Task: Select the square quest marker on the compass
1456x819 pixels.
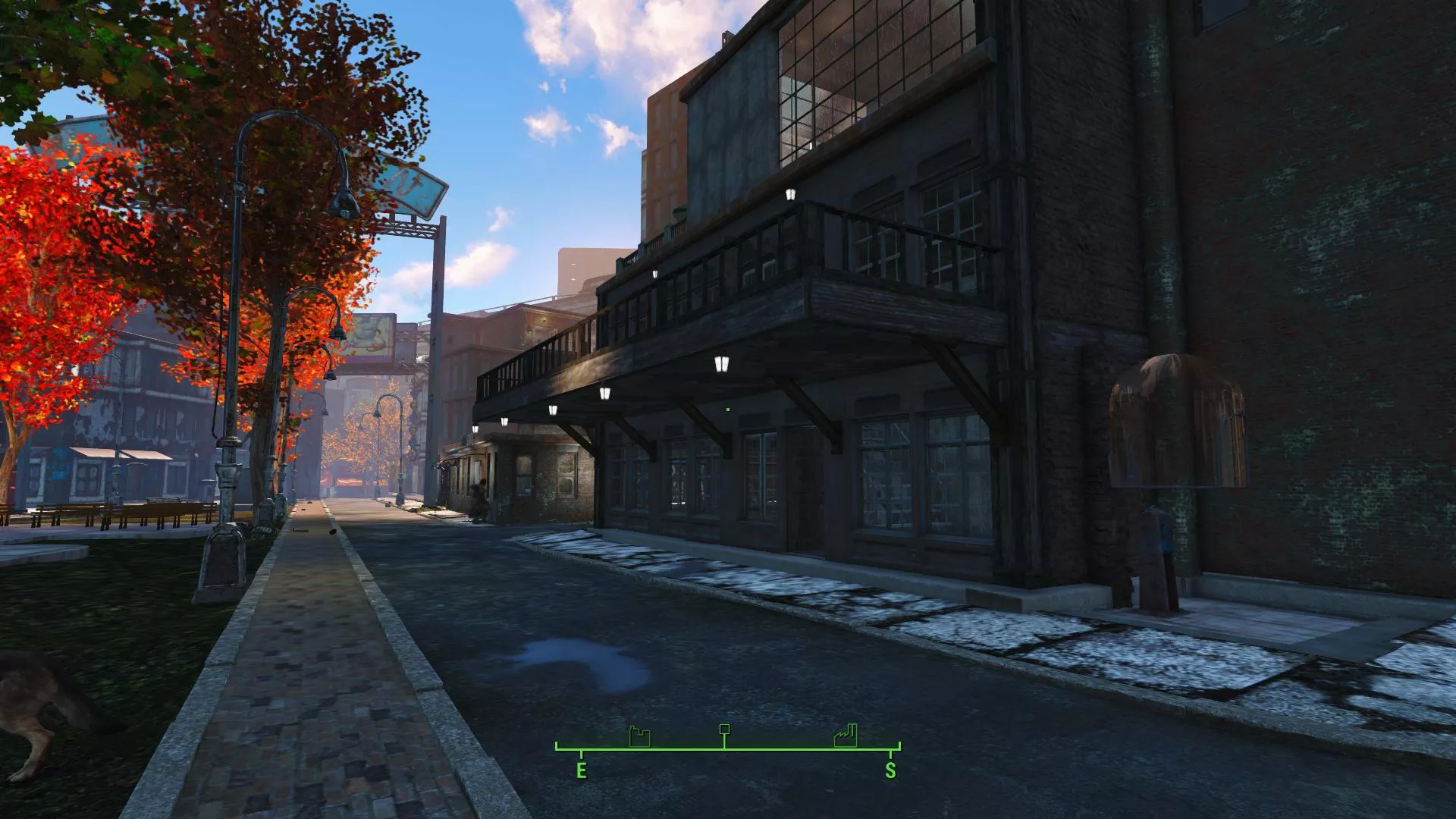Action: 724,730
